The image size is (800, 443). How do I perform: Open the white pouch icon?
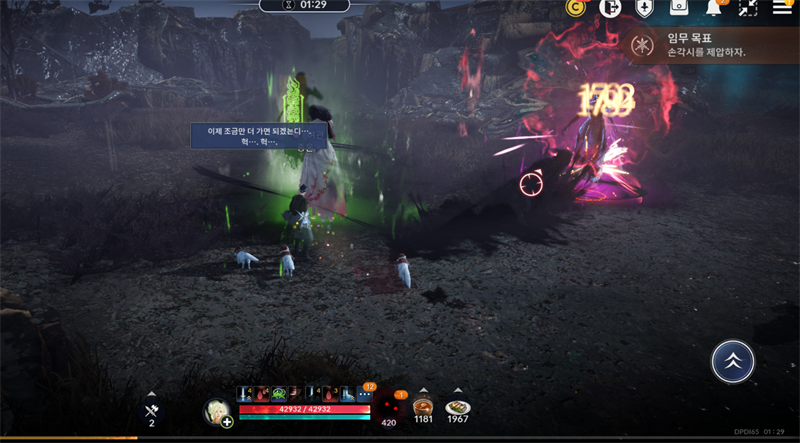pos(679,8)
